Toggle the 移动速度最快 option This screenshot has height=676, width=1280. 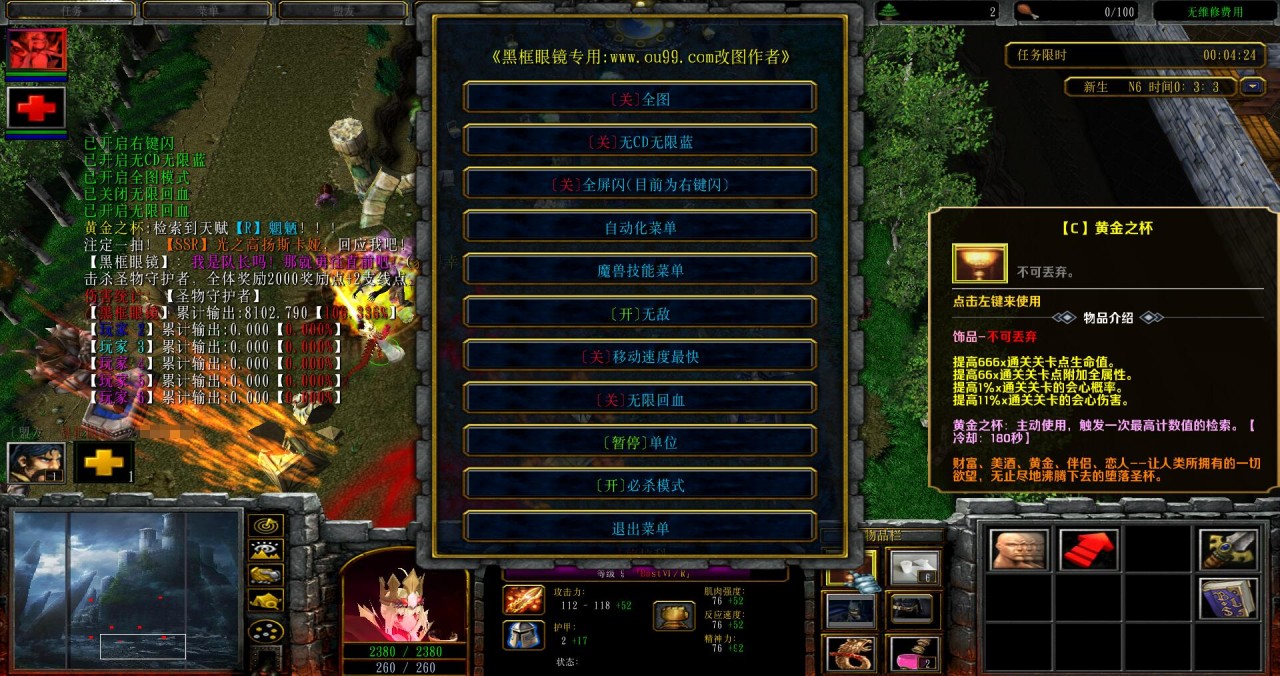coord(640,357)
